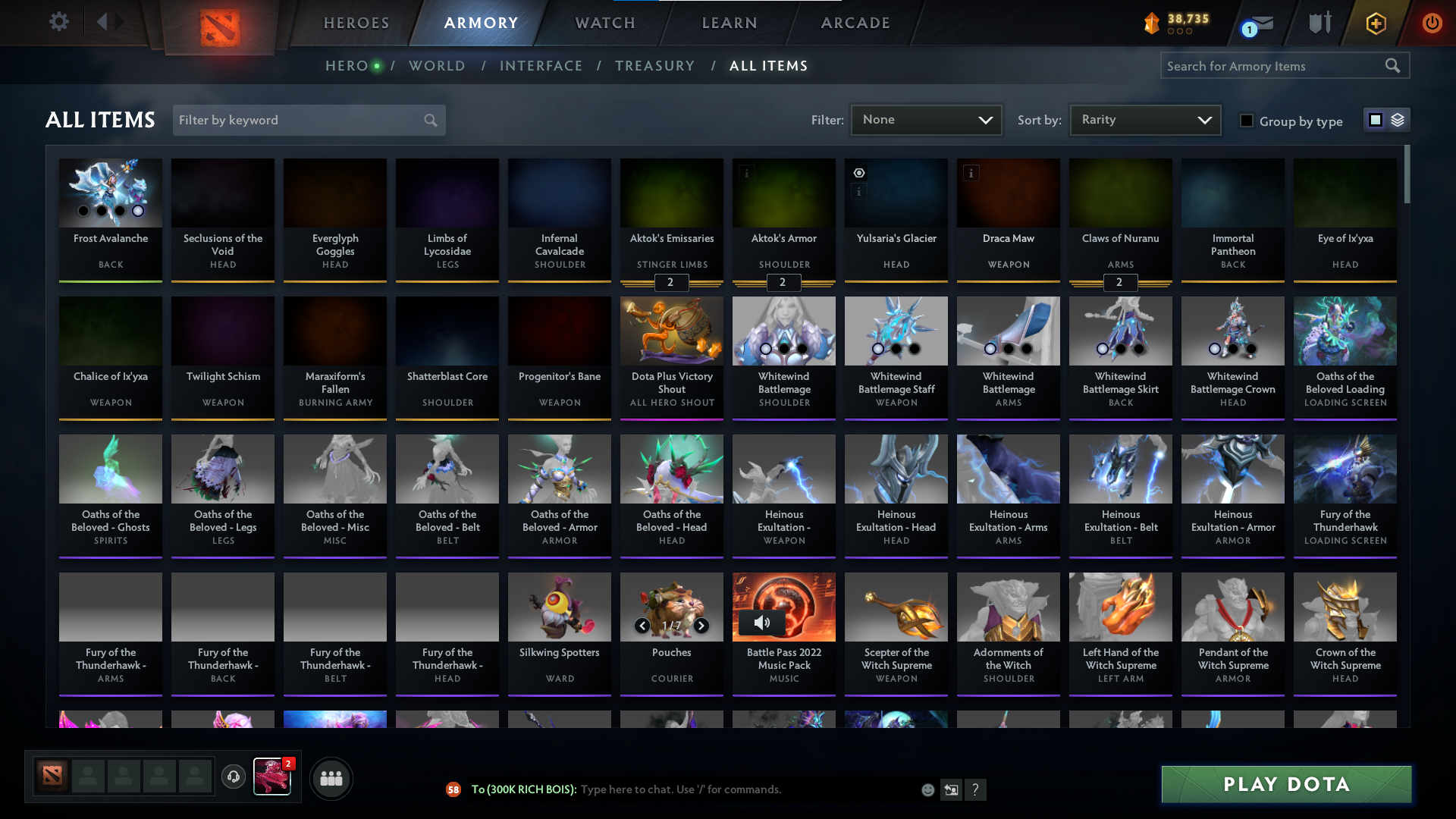1456x819 pixels.
Task: Open the emoji picker in the chat bar
Action: [x=927, y=789]
